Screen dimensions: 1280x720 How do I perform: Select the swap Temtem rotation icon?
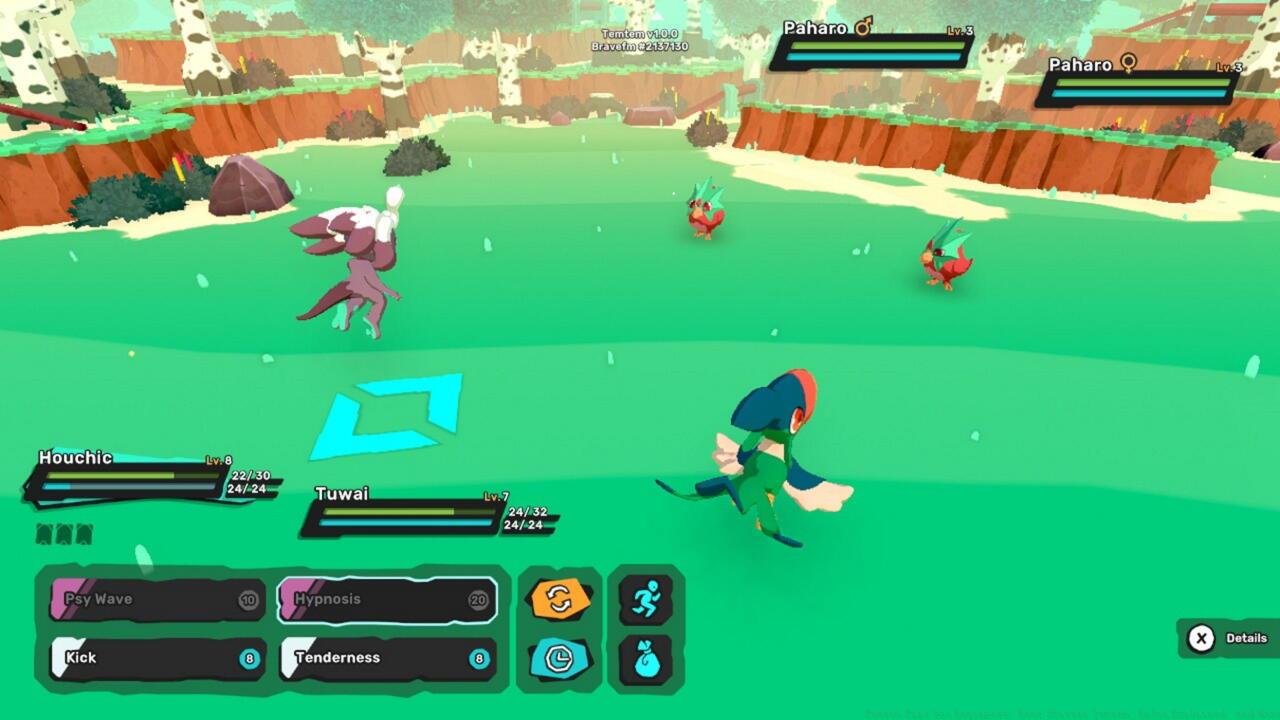click(x=561, y=599)
